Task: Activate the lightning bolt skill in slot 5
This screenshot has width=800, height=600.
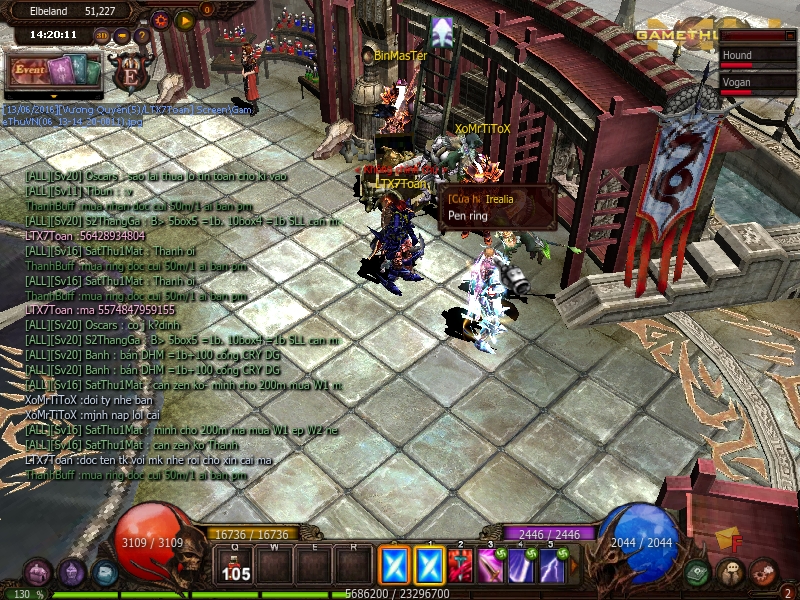Action: pyautogui.click(x=551, y=567)
